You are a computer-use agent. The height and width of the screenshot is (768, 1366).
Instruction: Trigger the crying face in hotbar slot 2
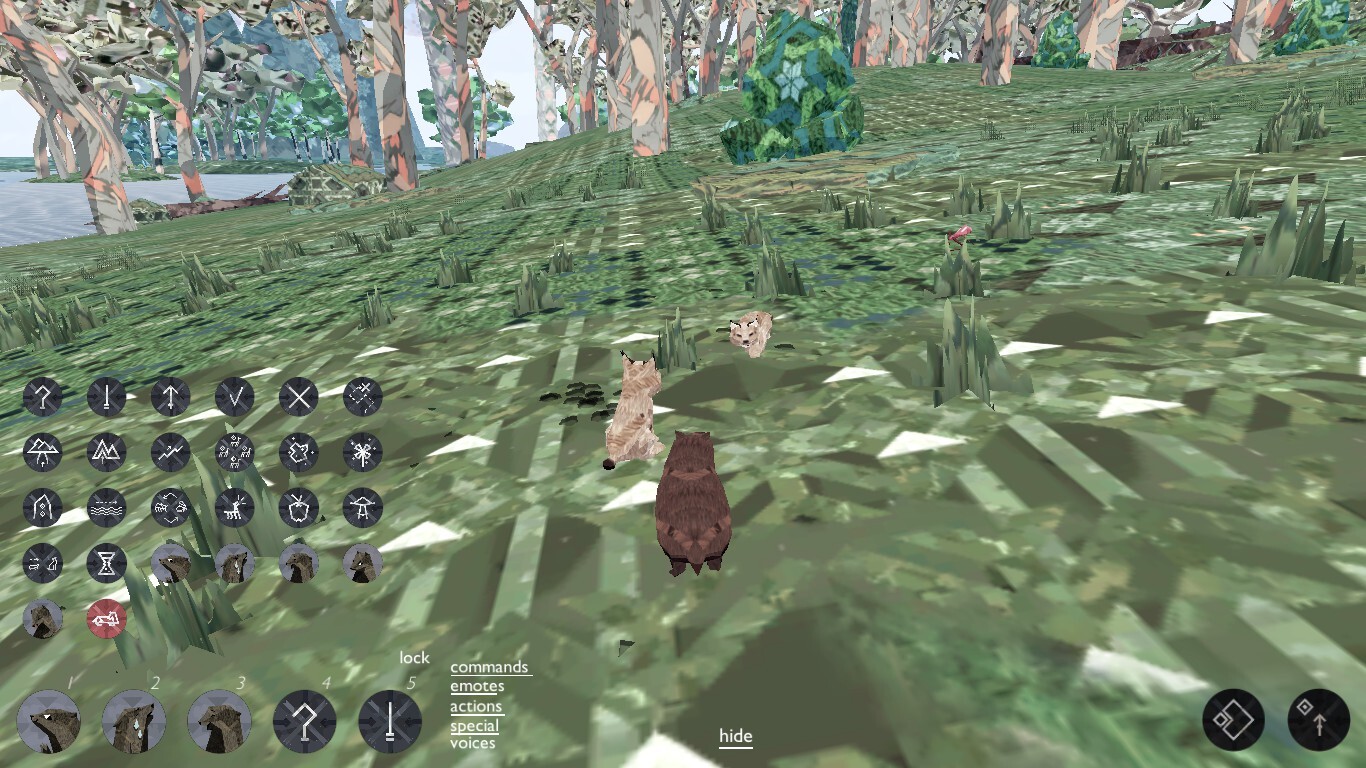pyautogui.click(x=134, y=721)
